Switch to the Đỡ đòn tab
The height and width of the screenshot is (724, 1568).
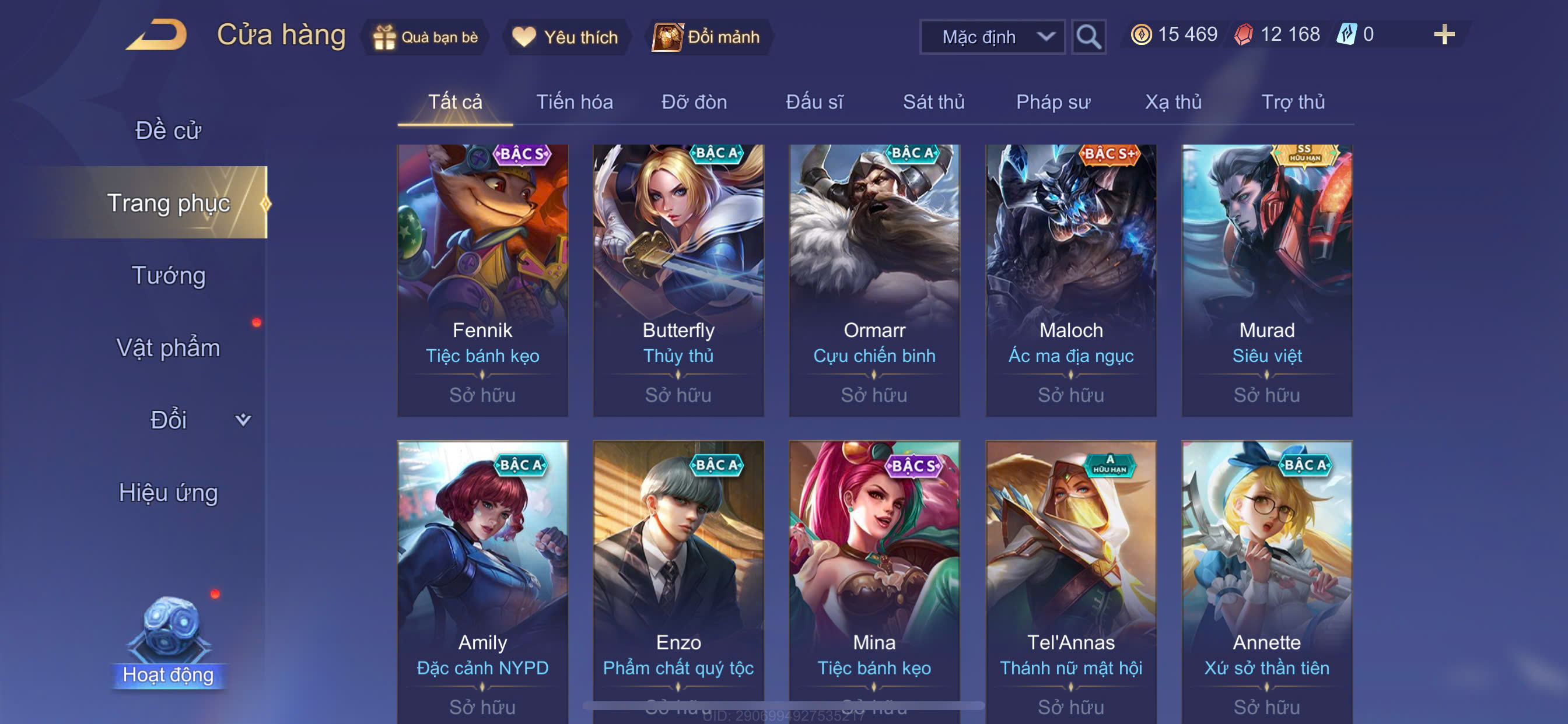tap(694, 101)
